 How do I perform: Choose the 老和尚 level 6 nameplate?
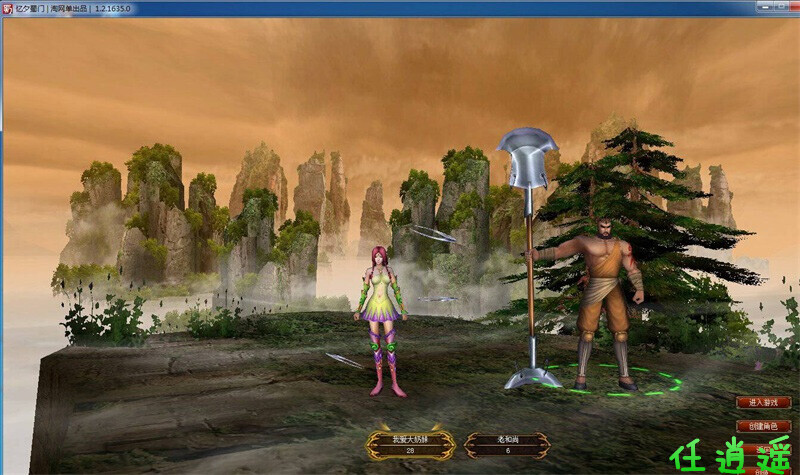pos(507,445)
